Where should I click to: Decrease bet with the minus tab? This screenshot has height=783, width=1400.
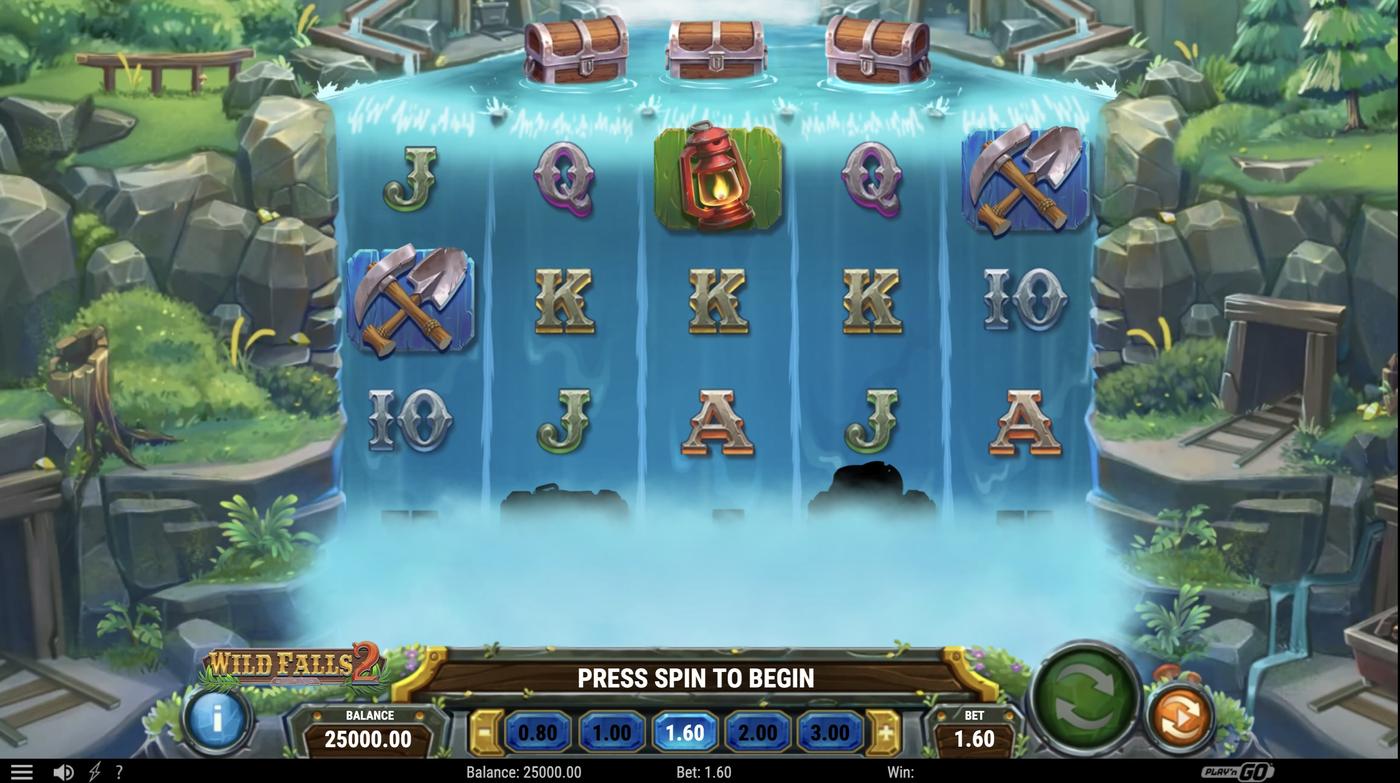(x=483, y=731)
